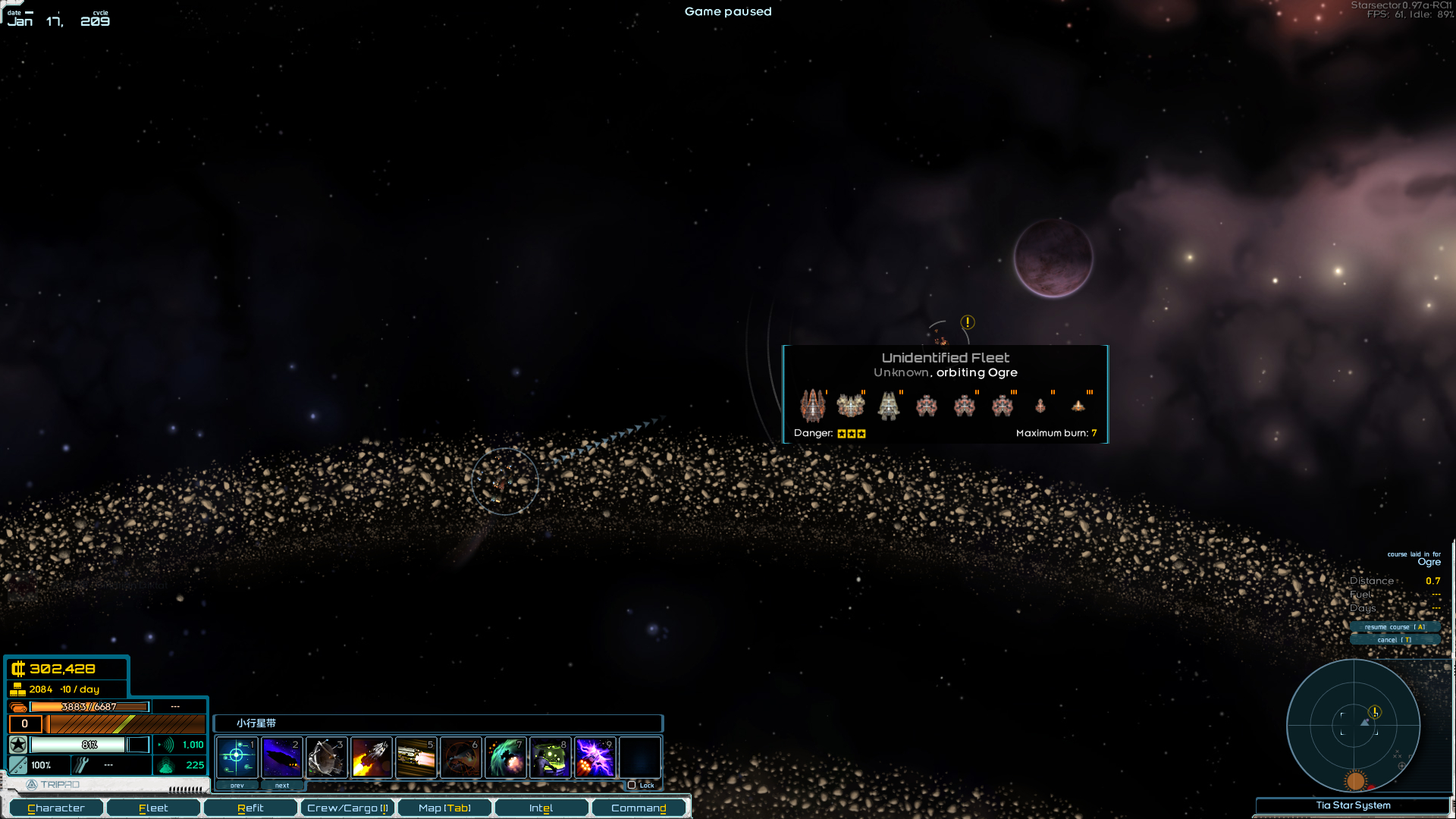Image resolution: width=1456 pixels, height=819 pixels.
Task: Open the Intel screen
Action: pyautogui.click(x=541, y=808)
